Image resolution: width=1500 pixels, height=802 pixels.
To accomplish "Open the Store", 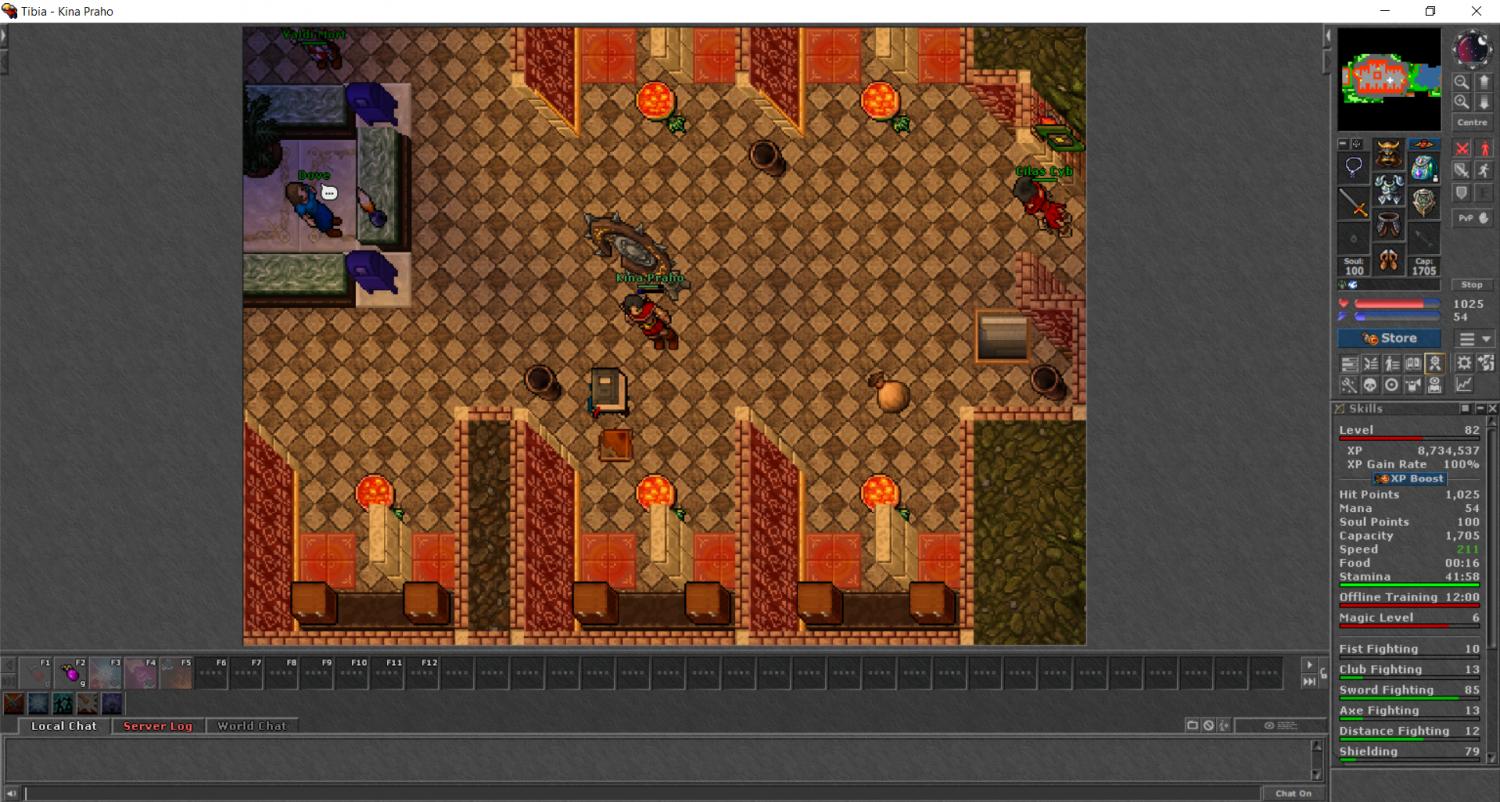I will [x=1389, y=339].
